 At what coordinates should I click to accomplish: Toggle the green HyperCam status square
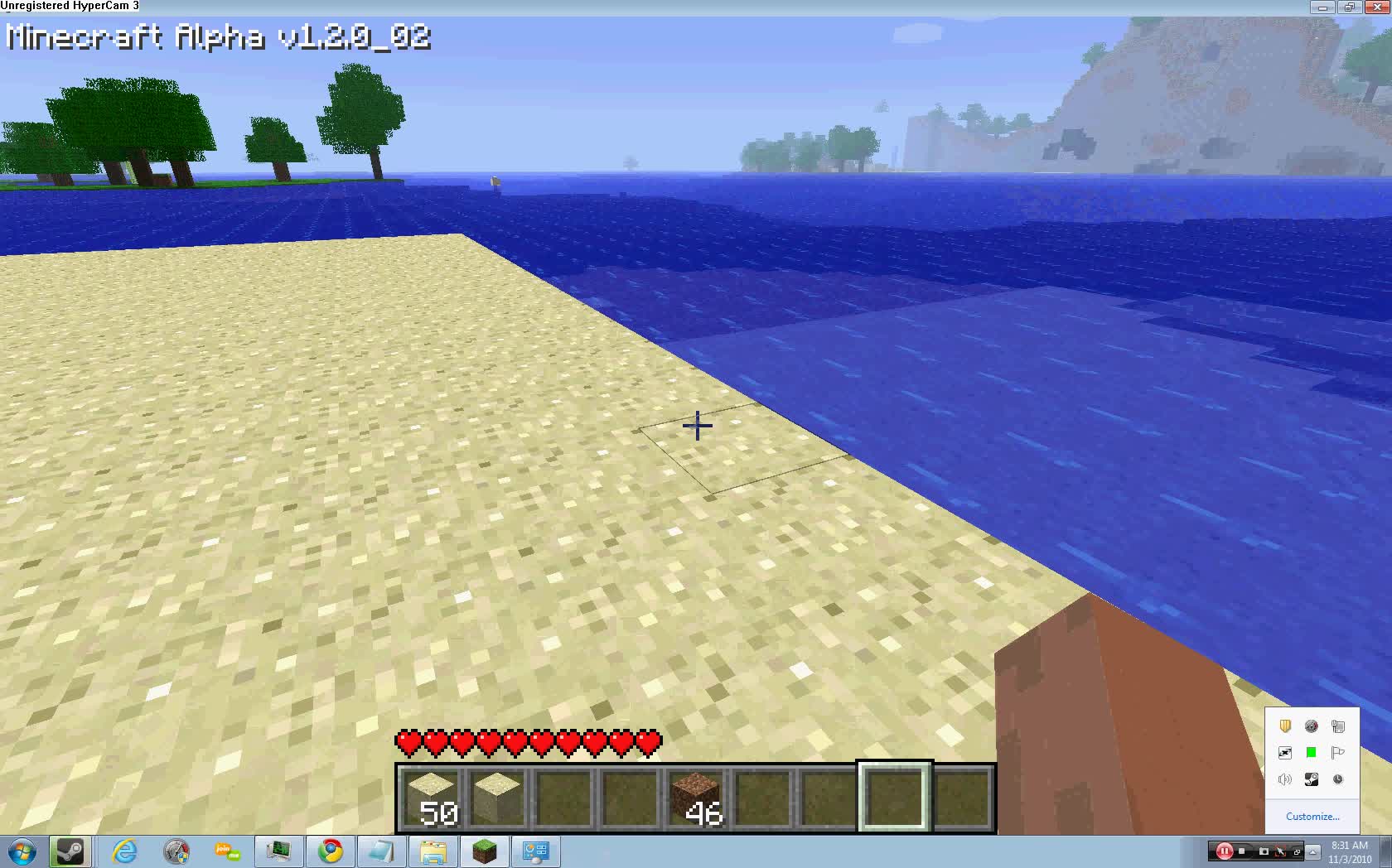click(x=1312, y=752)
